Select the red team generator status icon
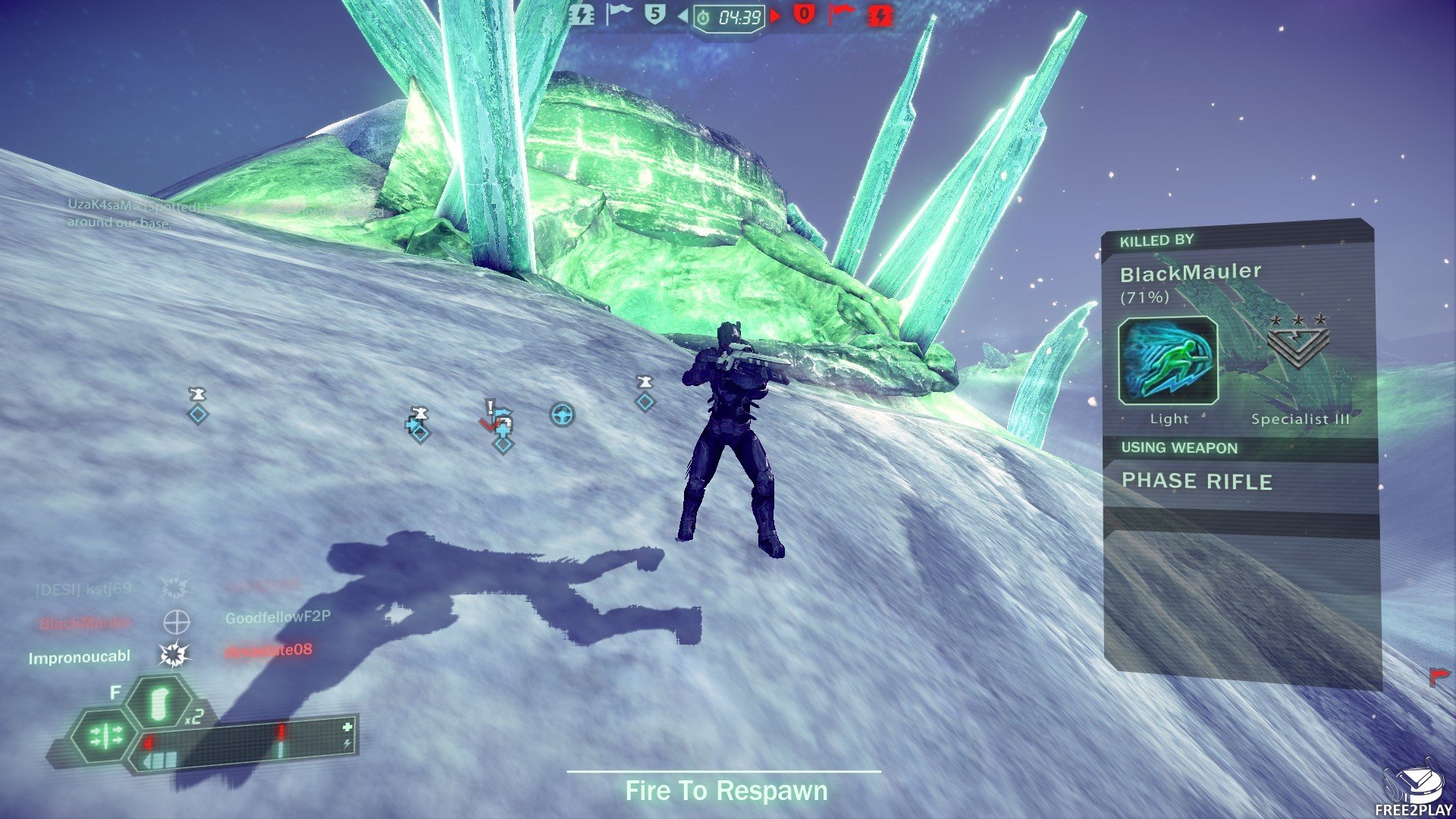 880,15
